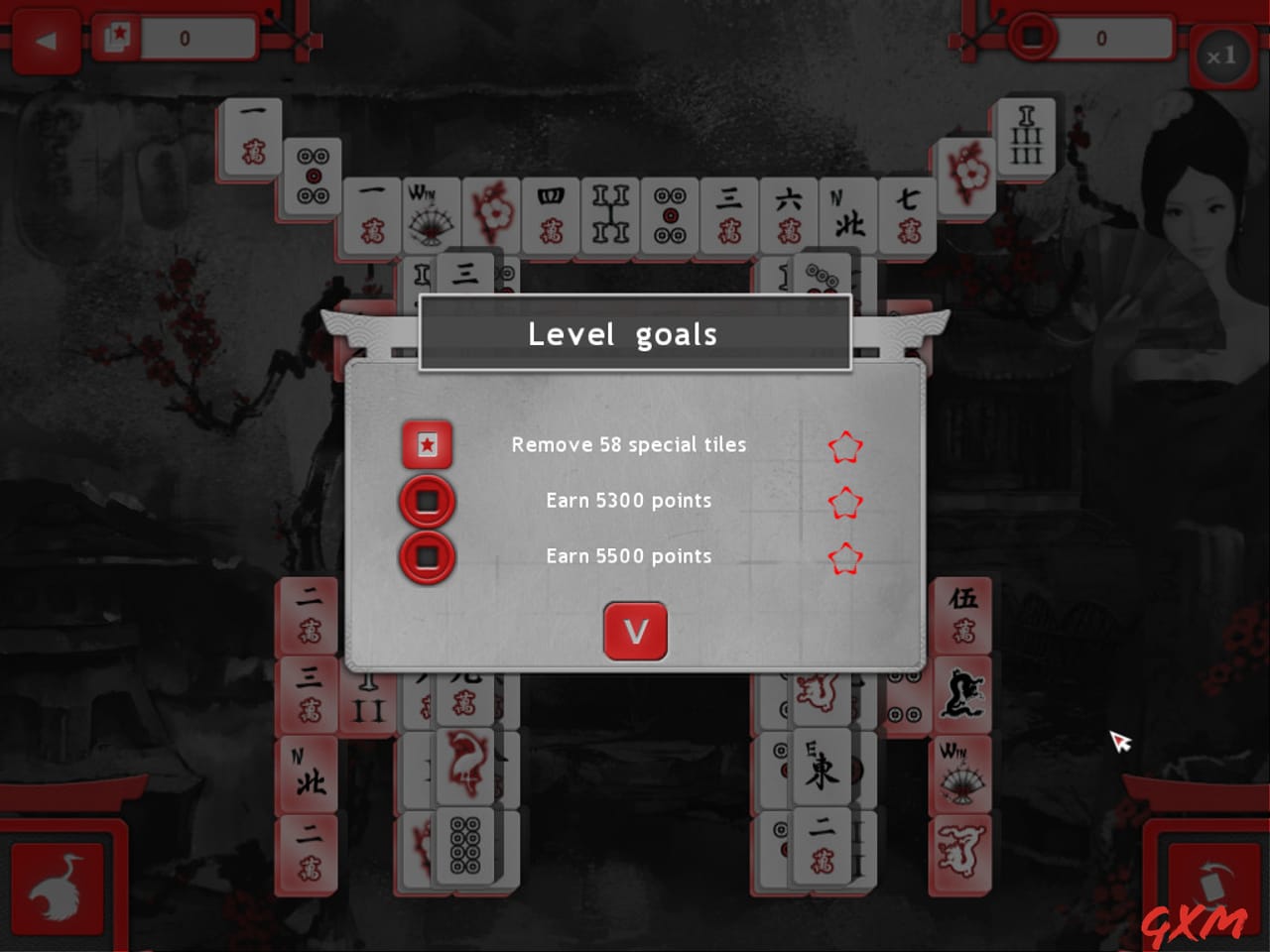Viewport: 1270px width, 952px height.
Task: Select the Remove 58 special tiles goal text
Action: [629, 445]
